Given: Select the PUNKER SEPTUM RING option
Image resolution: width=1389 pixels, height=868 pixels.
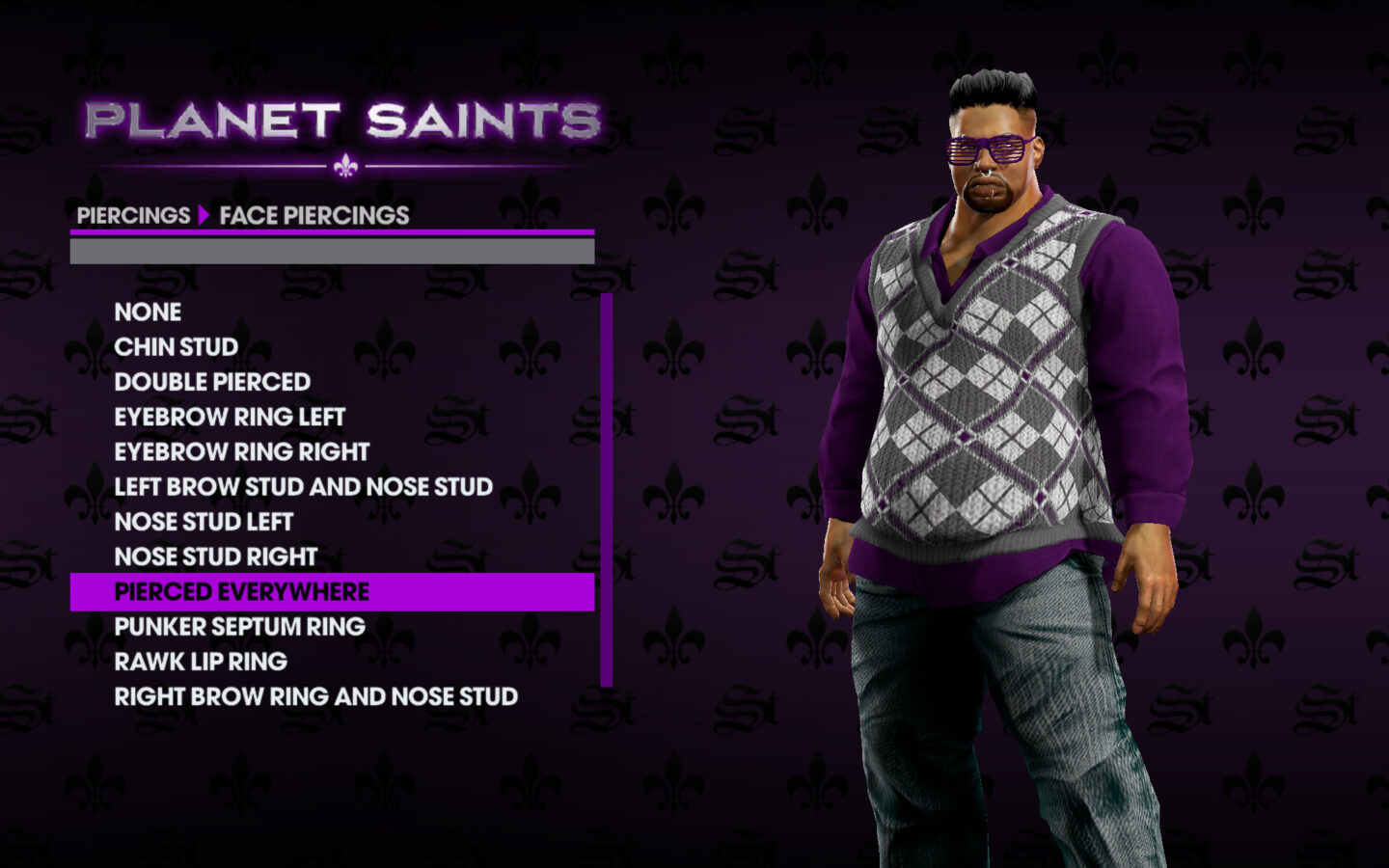Looking at the screenshot, I should 239,626.
